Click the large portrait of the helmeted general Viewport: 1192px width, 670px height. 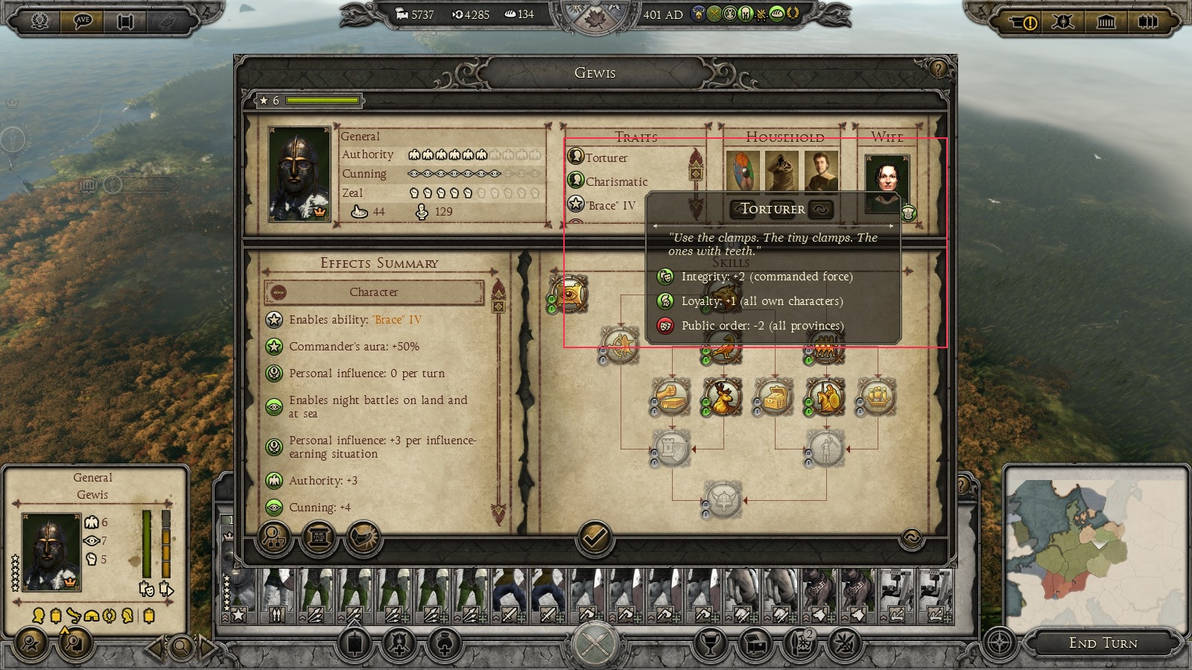click(299, 174)
